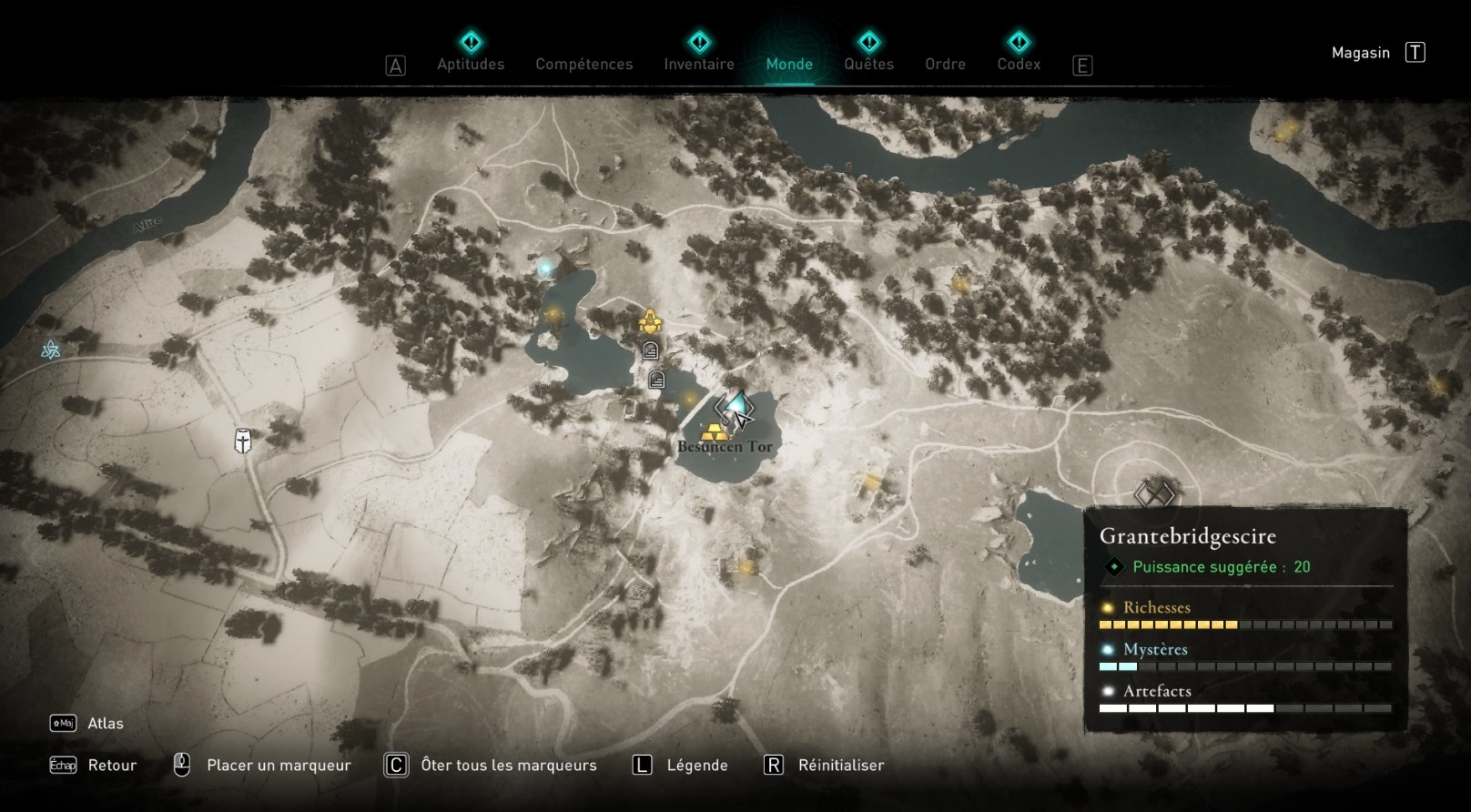Screen dimensions: 1471x812
Task: Switch to the Aptitudes tab
Action: 471,64
